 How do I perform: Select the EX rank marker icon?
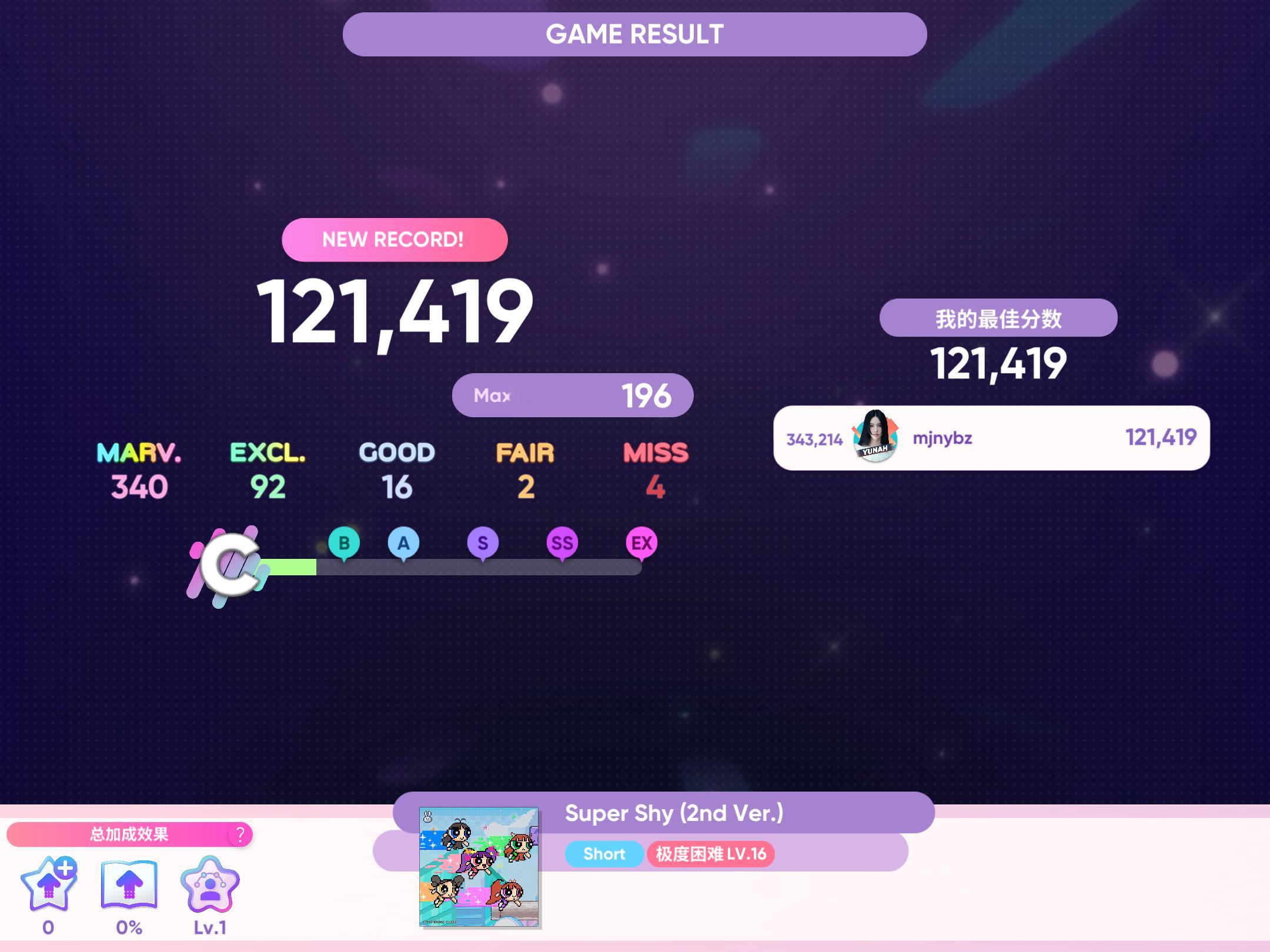click(641, 543)
